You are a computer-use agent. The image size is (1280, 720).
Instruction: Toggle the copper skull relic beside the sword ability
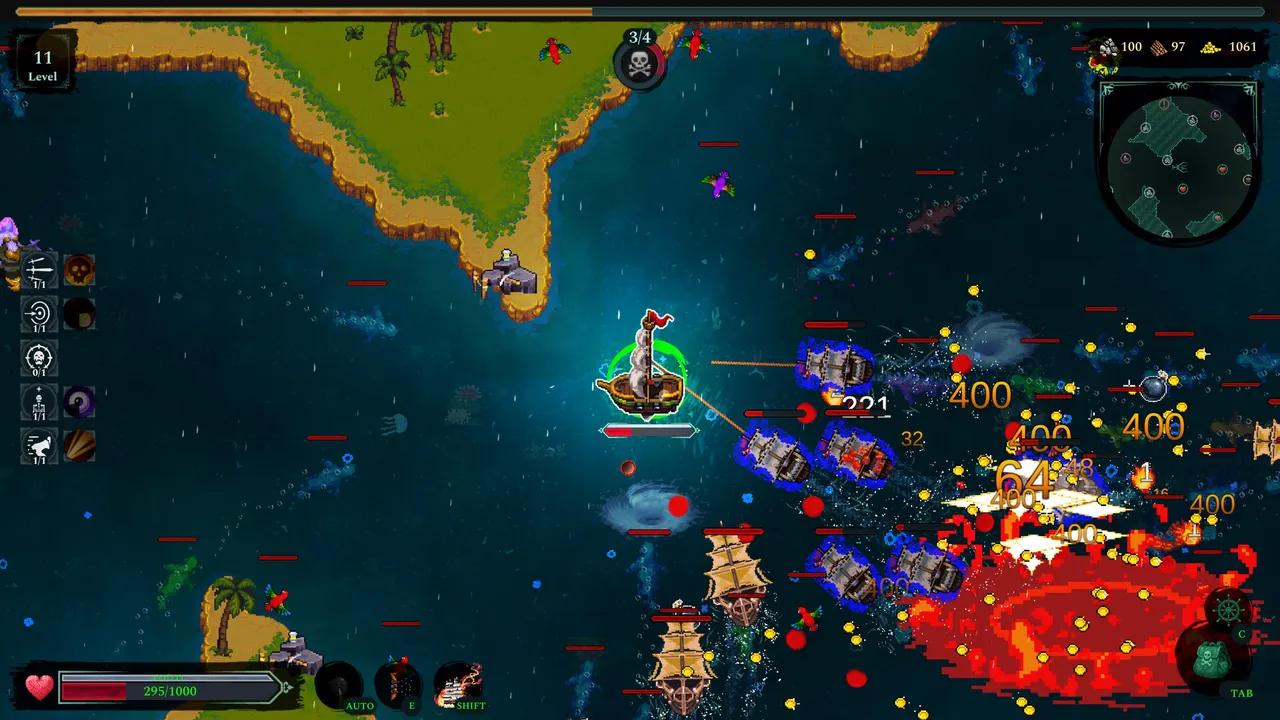pos(78,268)
